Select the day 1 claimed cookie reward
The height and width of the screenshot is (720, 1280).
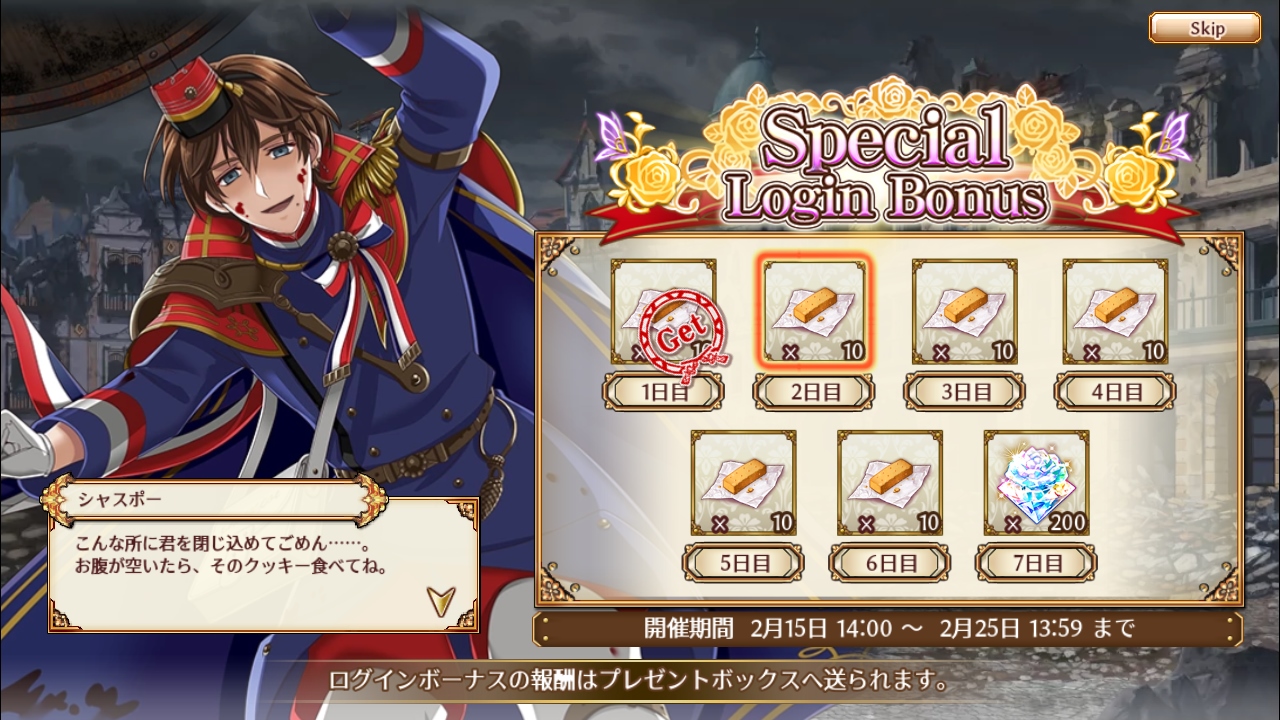(x=663, y=312)
